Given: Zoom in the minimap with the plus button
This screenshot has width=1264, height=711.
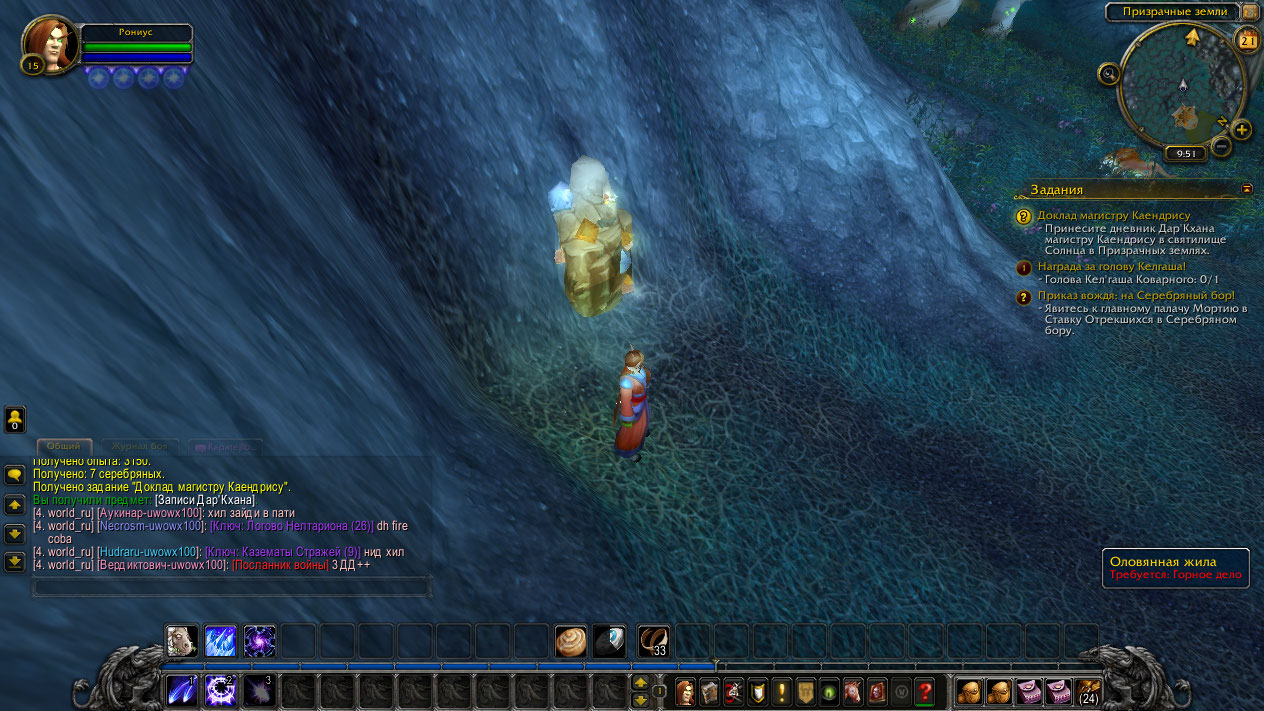Looking at the screenshot, I should click(x=1241, y=129).
